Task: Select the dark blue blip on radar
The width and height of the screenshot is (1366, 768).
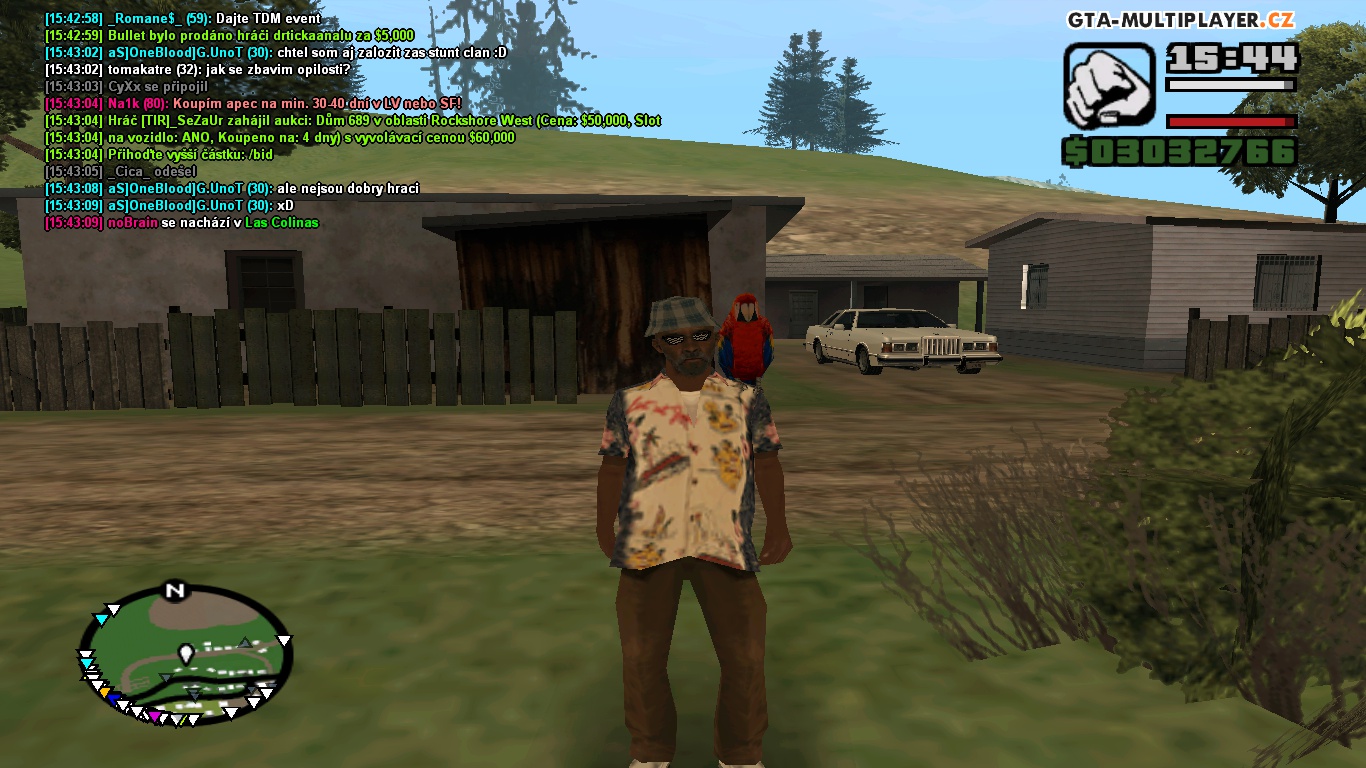Action: [x=114, y=699]
